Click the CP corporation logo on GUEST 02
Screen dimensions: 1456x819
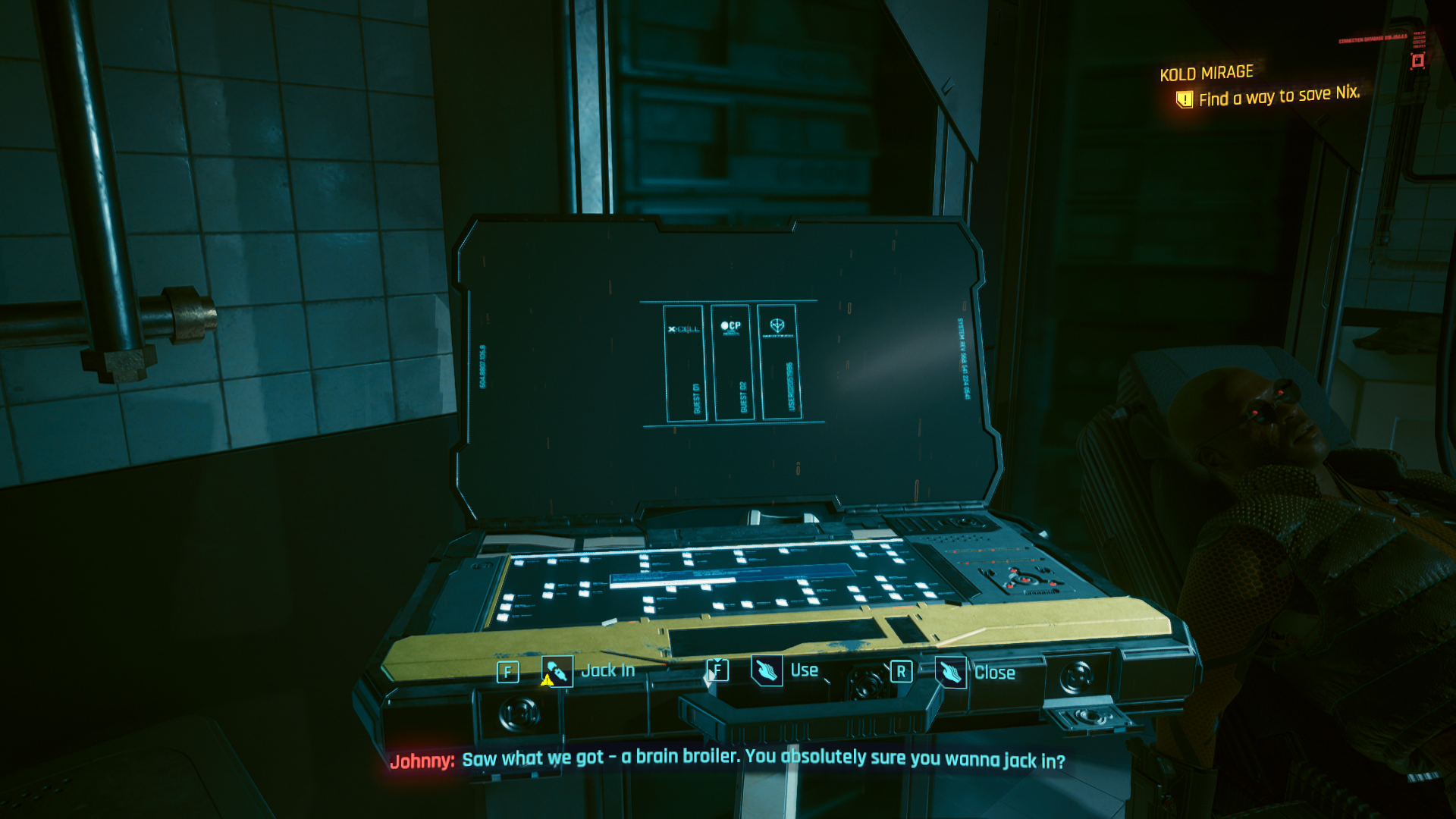731,327
